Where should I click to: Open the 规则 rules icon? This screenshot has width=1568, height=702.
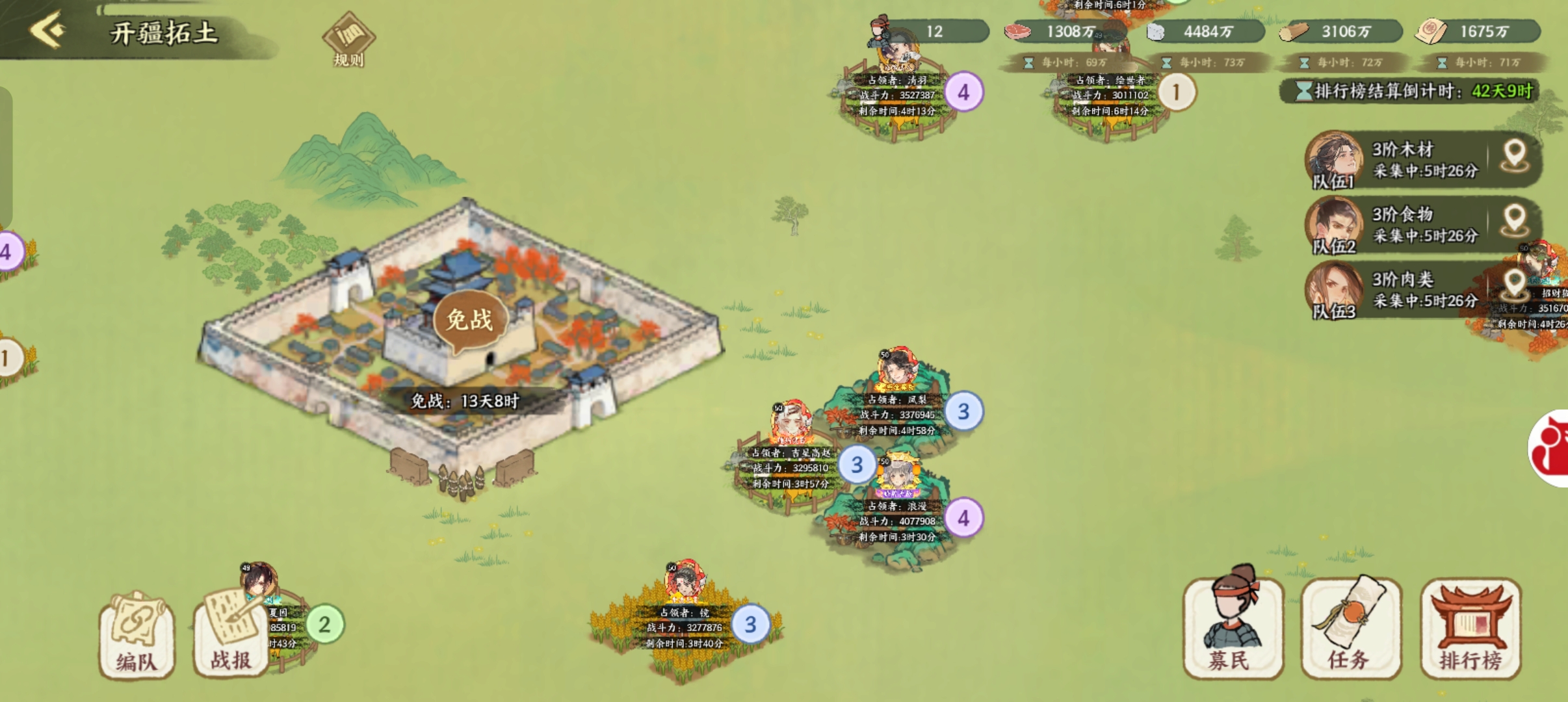348,40
